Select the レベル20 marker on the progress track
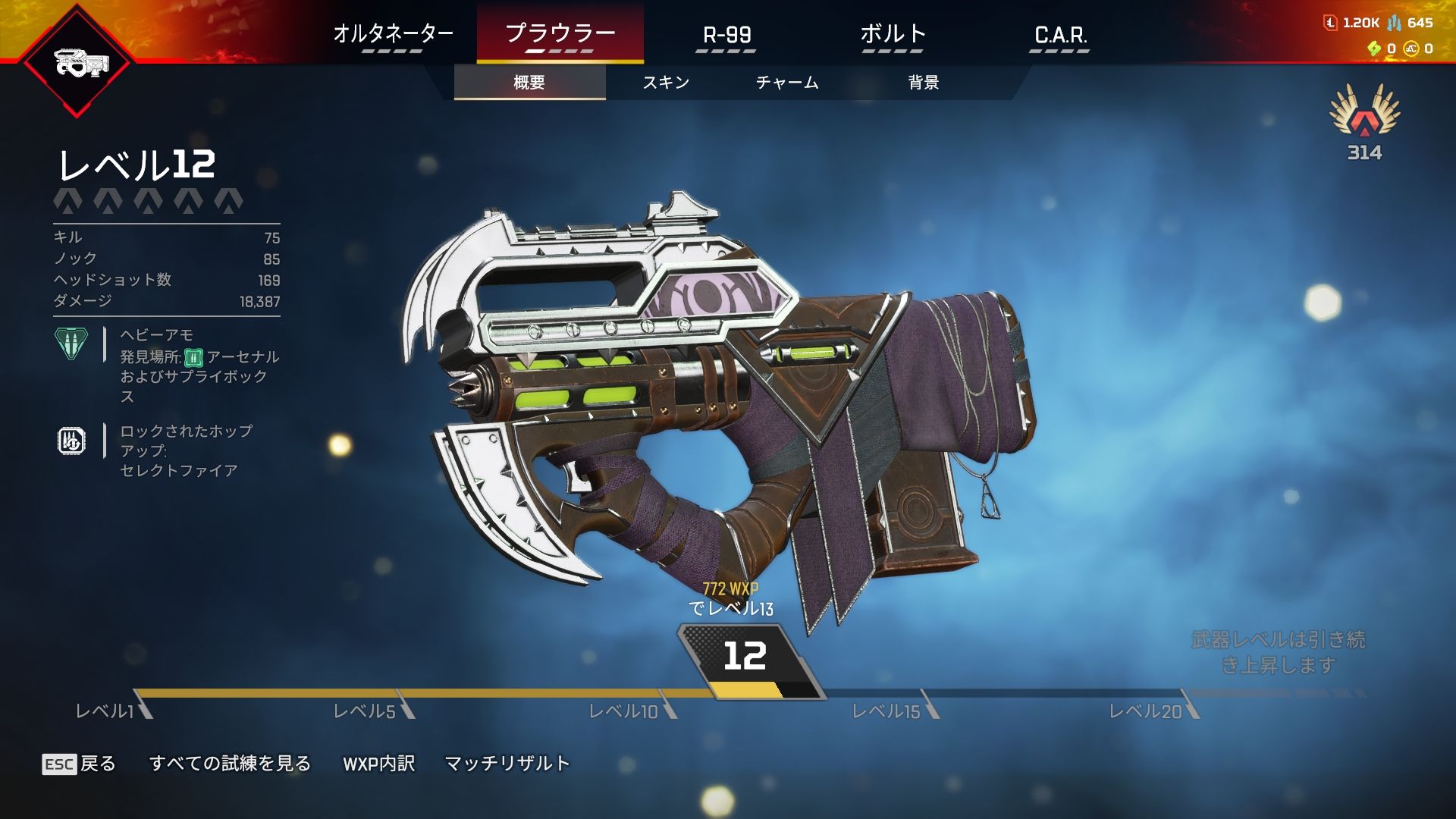 [x=1146, y=711]
